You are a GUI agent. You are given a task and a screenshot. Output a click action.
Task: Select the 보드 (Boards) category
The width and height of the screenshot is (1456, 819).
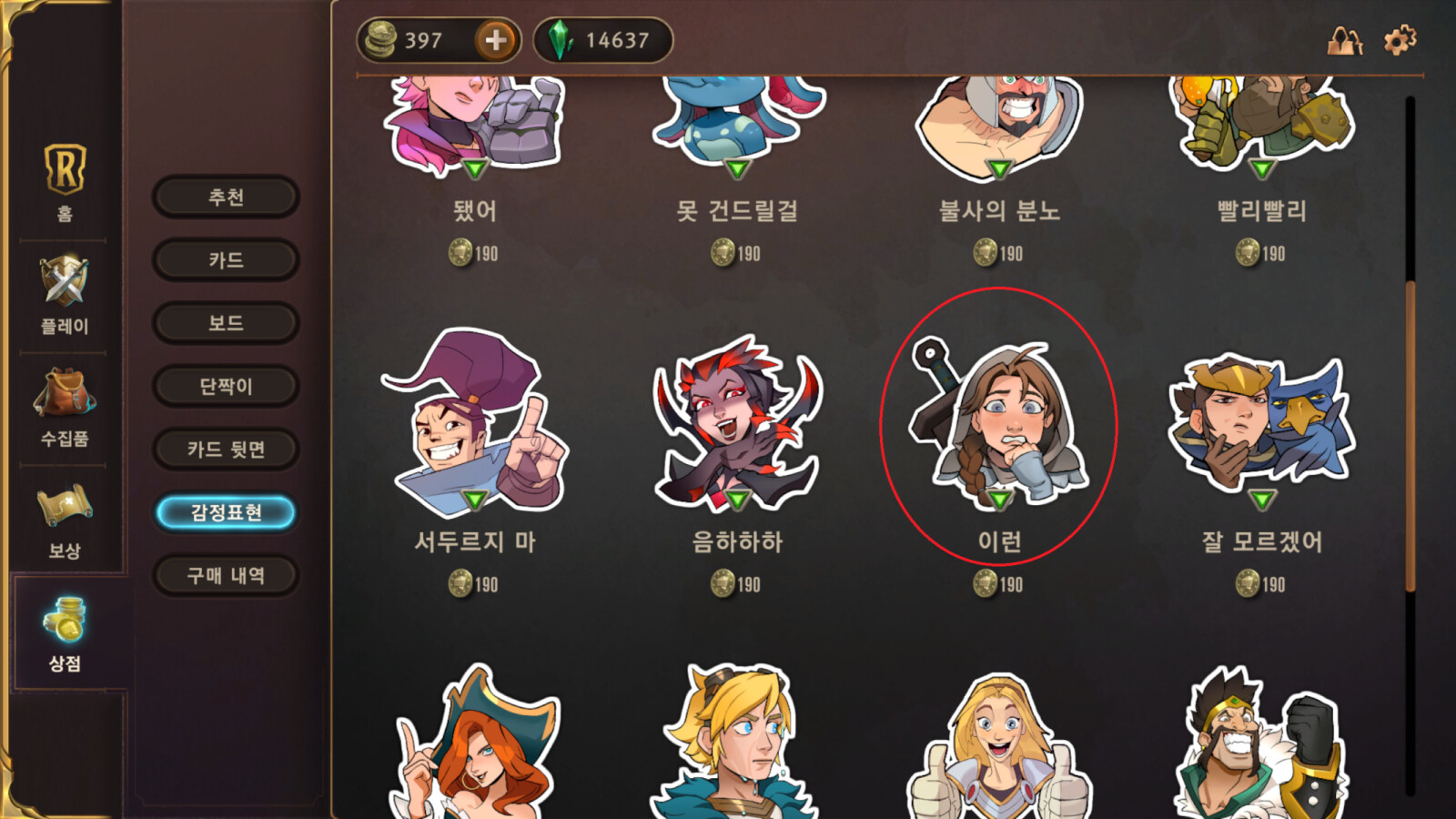pos(226,323)
